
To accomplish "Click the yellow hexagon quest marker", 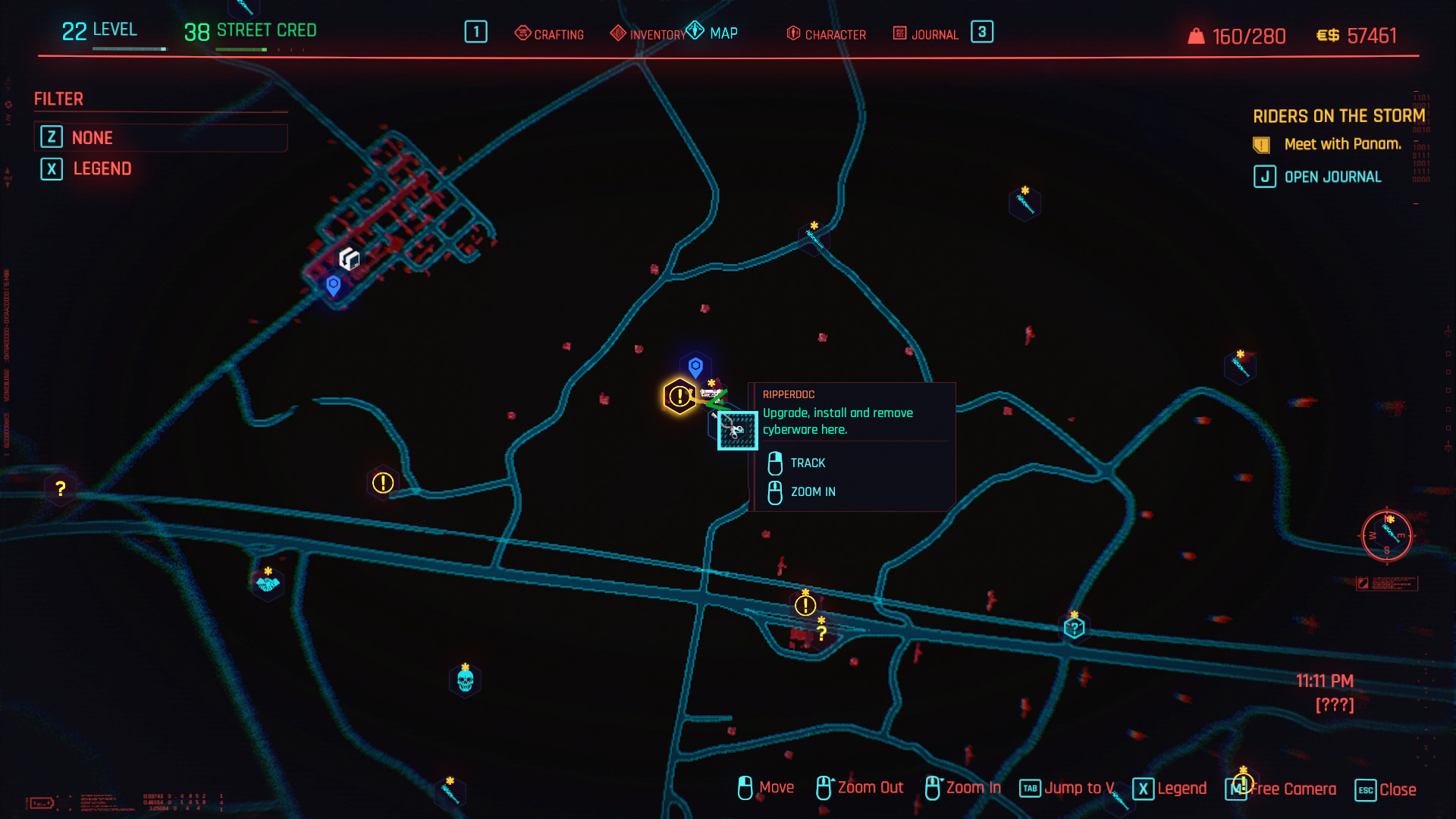I will pyautogui.click(x=679, y=396).
